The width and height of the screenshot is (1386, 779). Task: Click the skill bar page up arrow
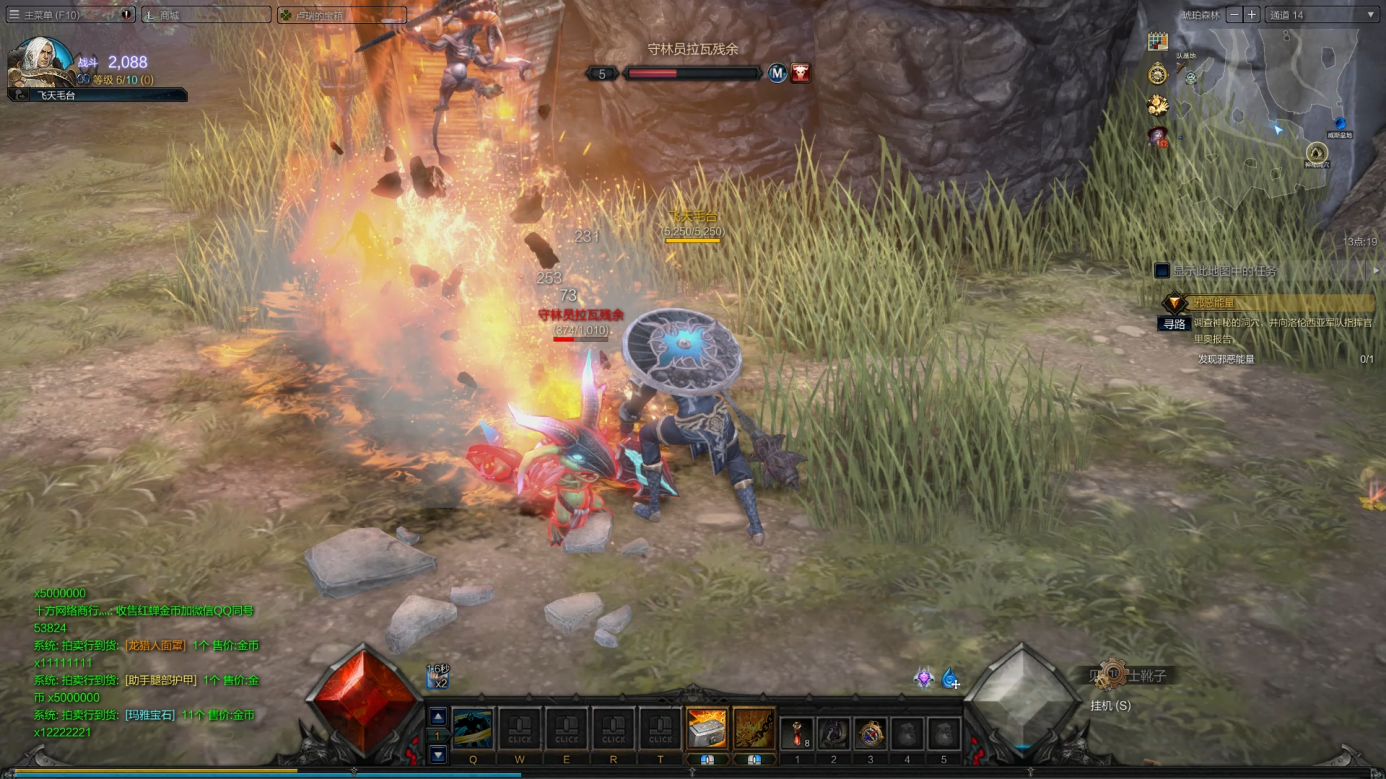point(438,717)
